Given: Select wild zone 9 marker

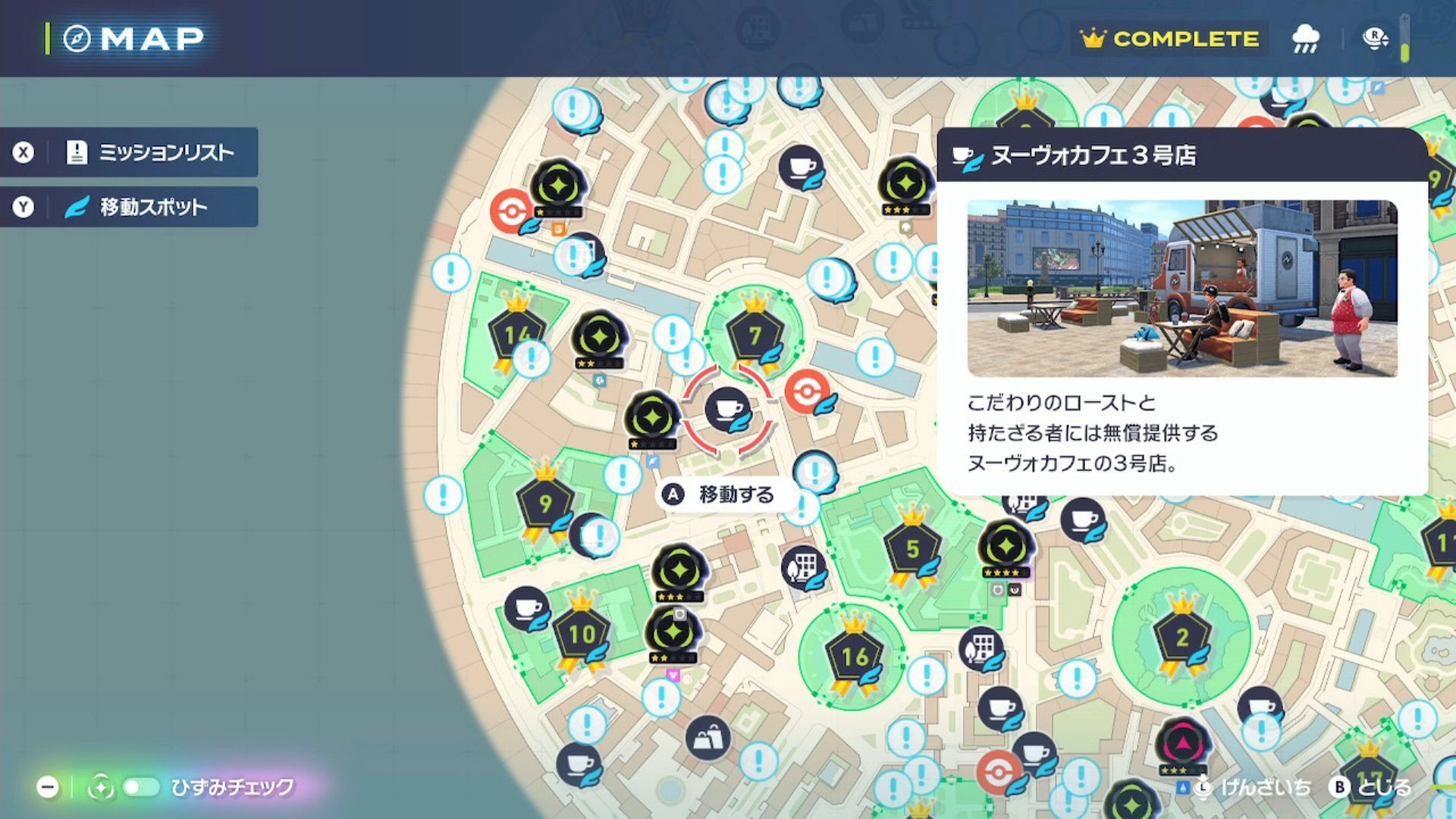Looking at the screenshot, I should (x=544, y=503).
